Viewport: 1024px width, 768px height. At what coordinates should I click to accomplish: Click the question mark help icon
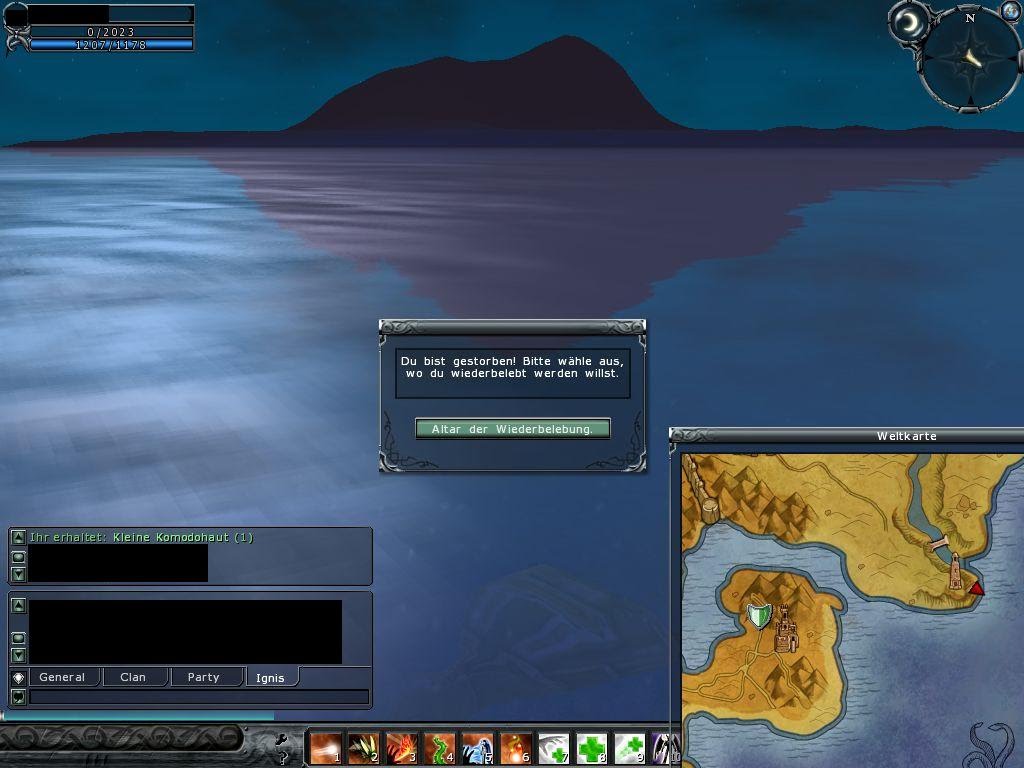[284, 757]
